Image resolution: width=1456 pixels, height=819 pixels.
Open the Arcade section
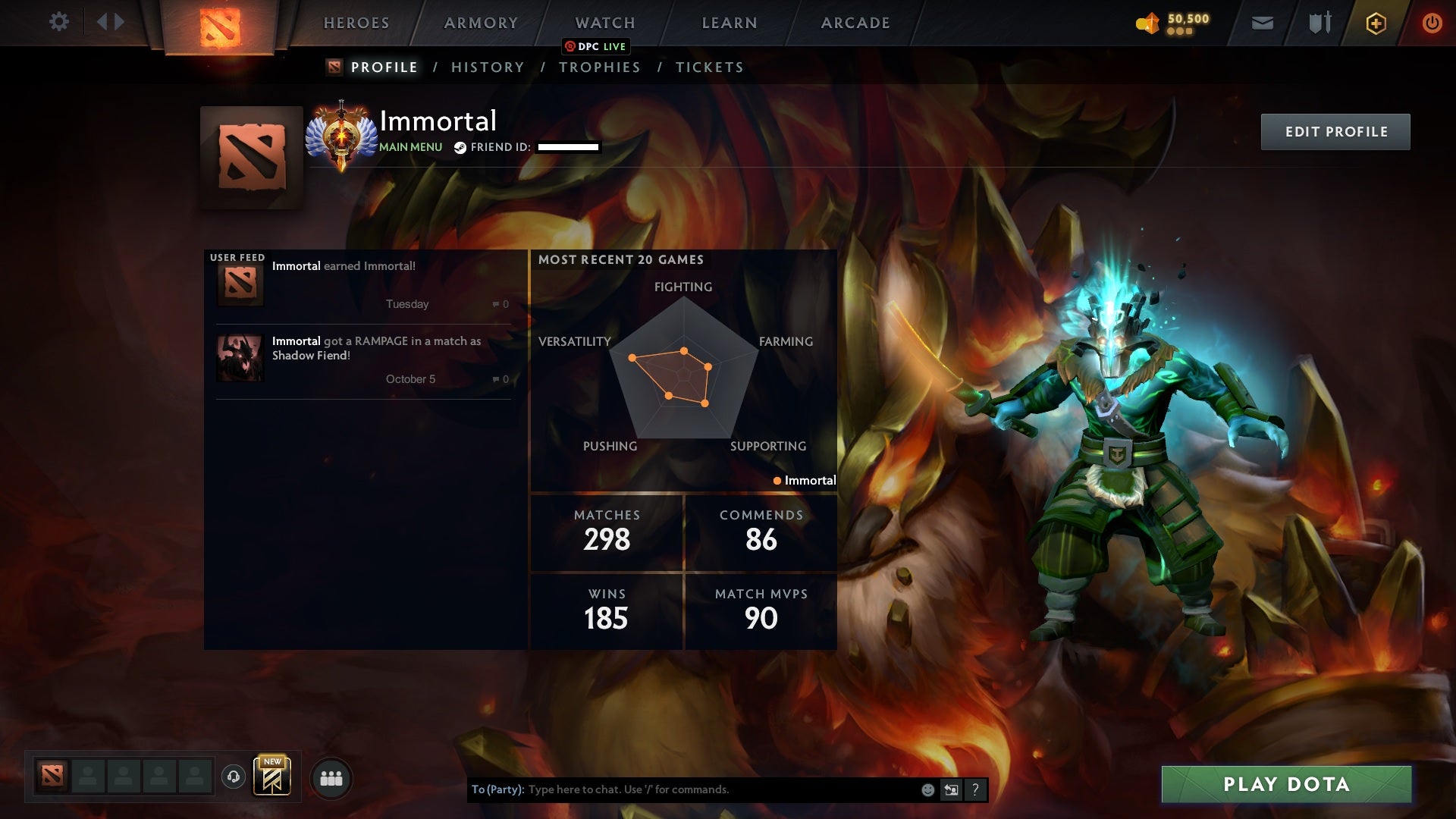point(855,23)
